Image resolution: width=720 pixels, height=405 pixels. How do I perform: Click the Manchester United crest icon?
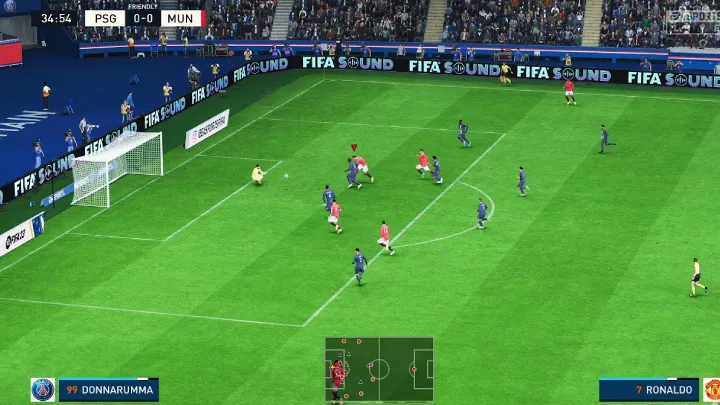click(711, 390)
